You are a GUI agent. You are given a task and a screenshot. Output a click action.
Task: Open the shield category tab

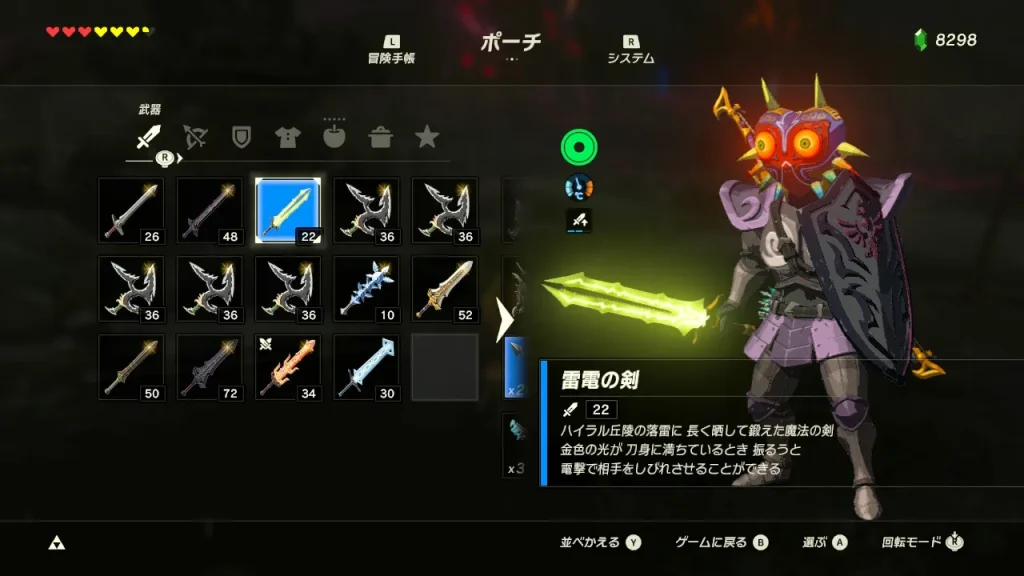click(241, 137)
